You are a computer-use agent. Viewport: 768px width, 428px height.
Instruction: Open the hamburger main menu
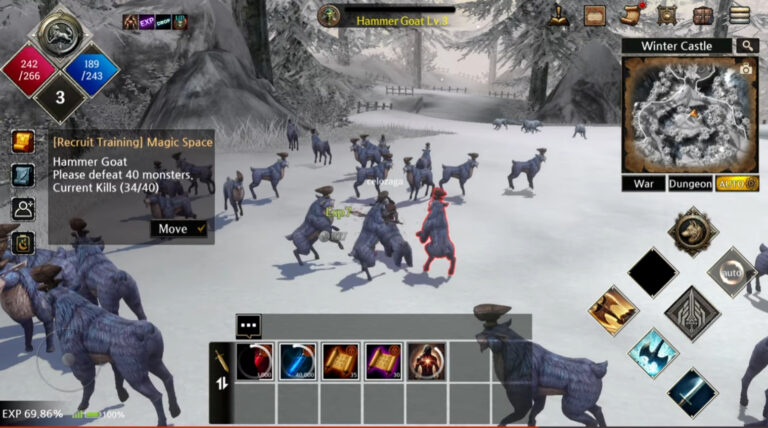point(739,15)
